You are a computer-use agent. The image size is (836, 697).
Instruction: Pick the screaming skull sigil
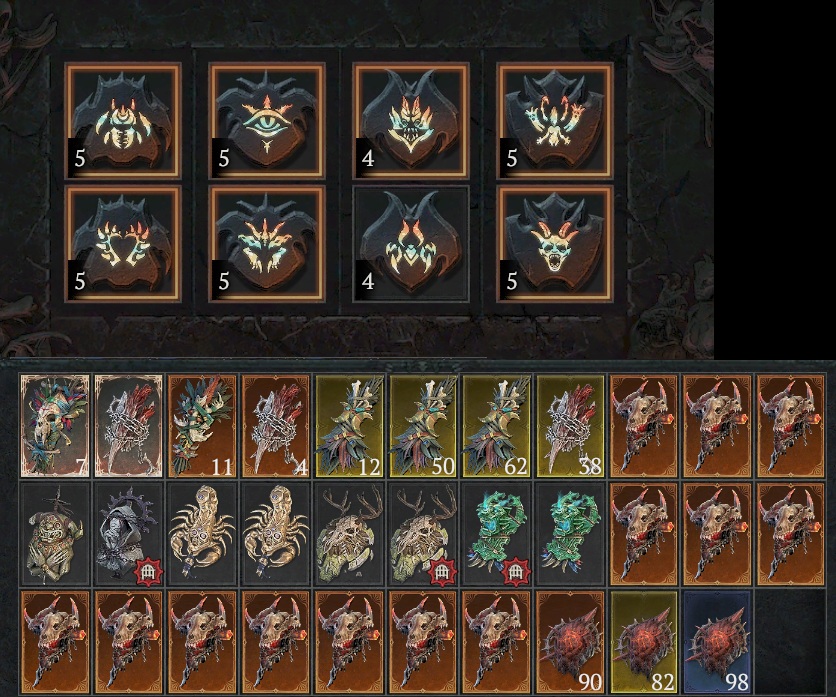point(555,243)
